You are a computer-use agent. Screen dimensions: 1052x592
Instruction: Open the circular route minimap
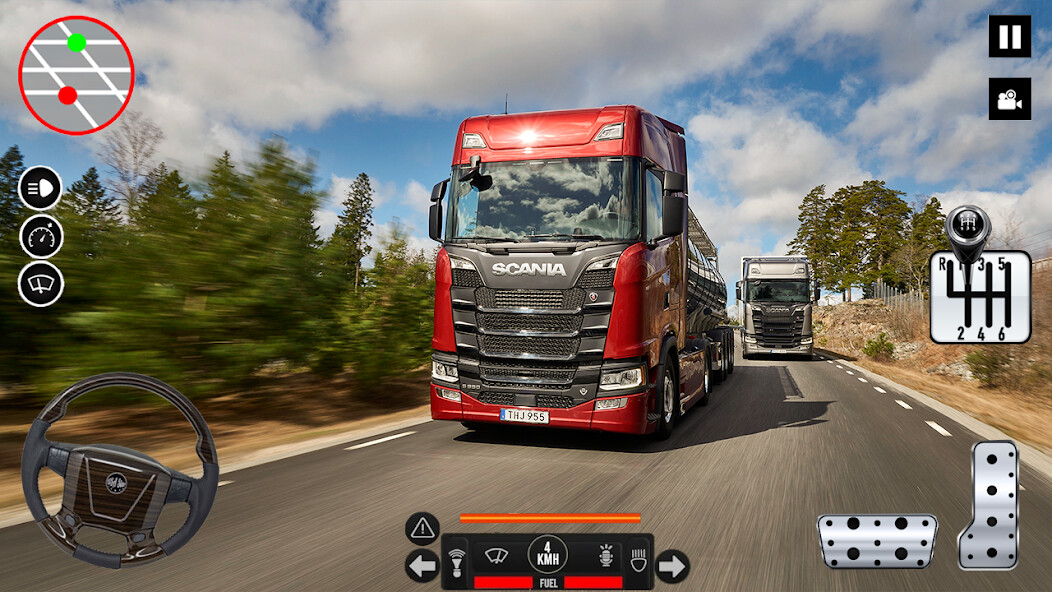pos(76,75)
